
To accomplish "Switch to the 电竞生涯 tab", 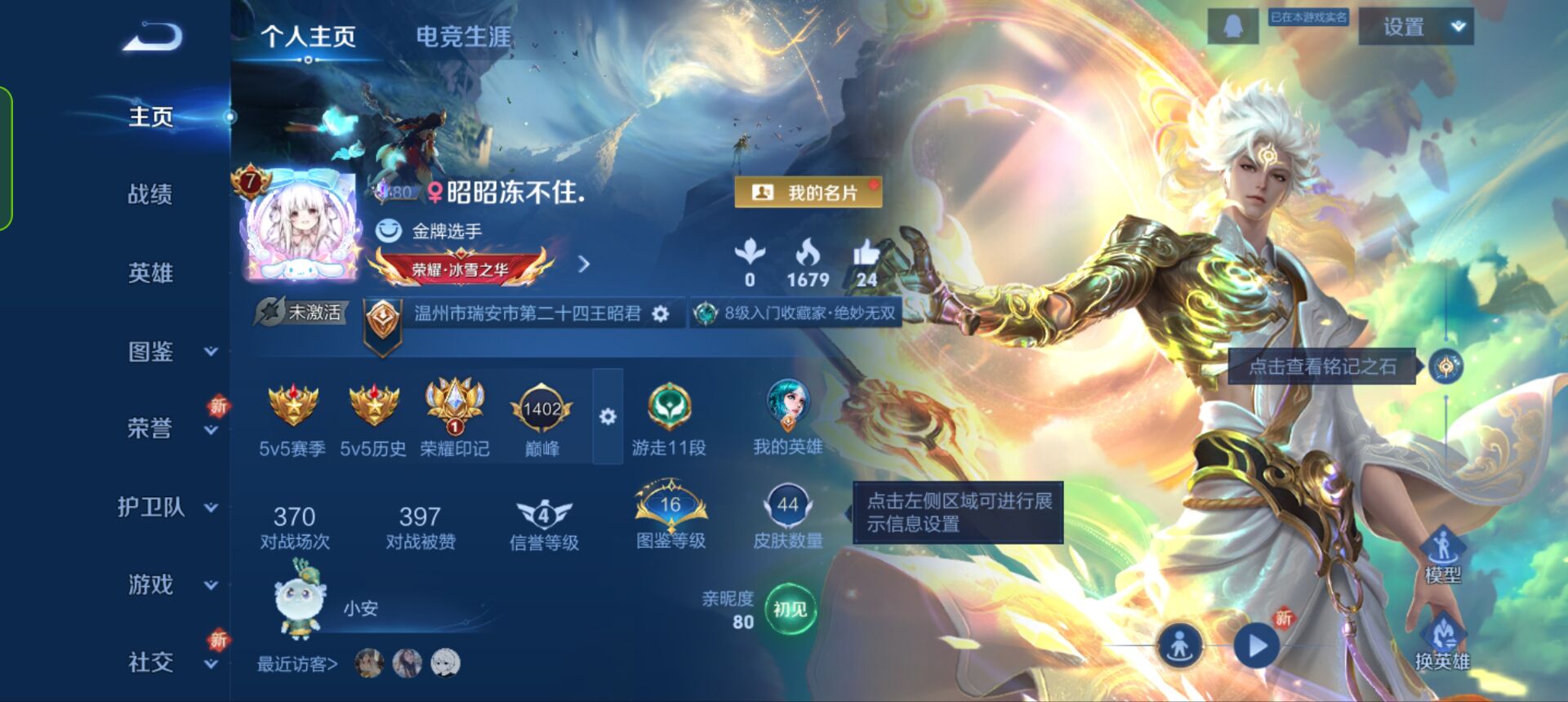I will coord(462,36).
